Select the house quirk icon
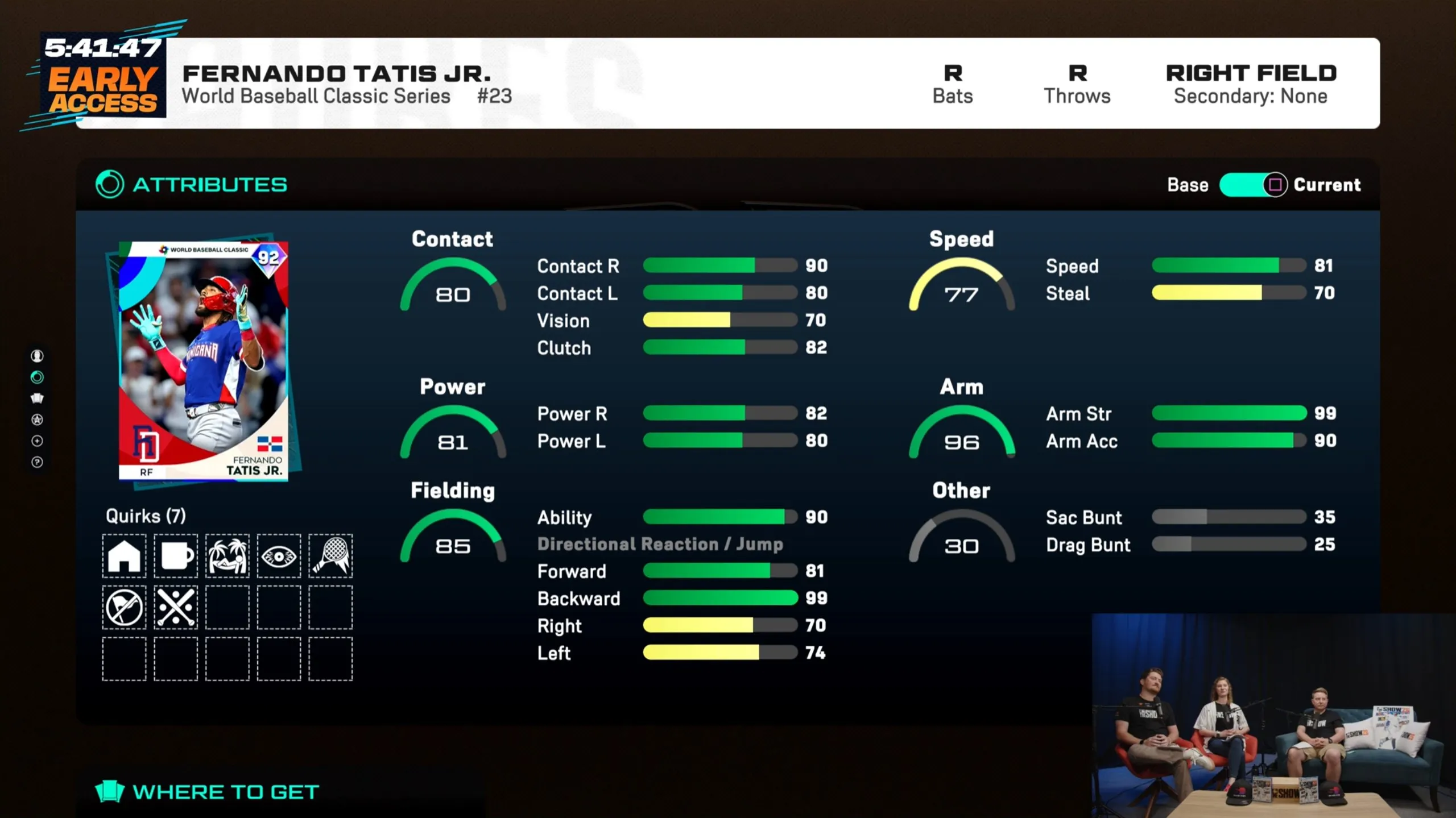This screenshot has width=1456, height=818. [x=124, y=555]
